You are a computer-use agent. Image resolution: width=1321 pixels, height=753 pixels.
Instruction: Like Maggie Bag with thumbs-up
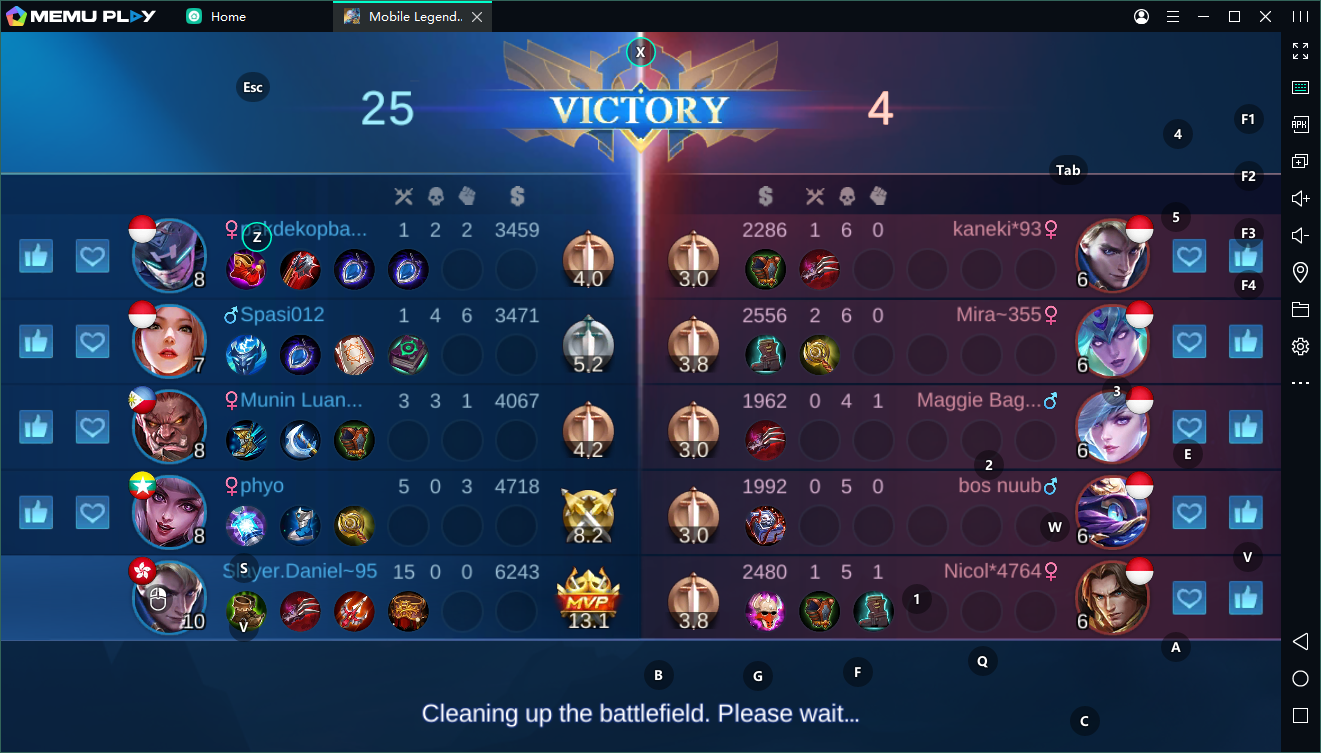tap(1246, 427)
